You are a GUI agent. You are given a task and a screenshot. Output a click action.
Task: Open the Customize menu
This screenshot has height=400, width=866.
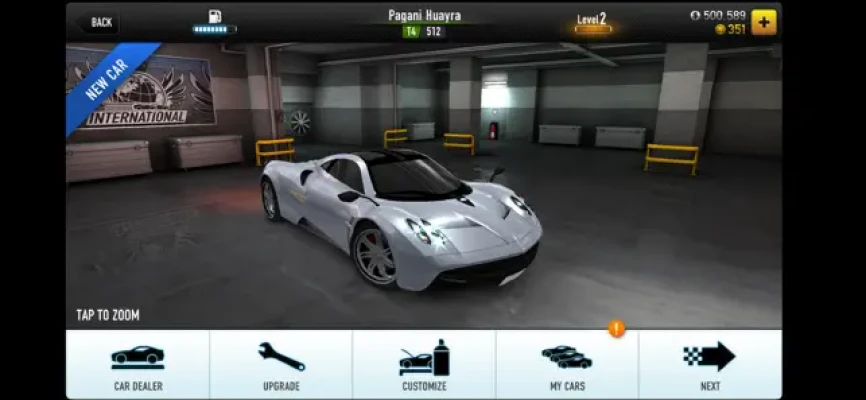tap(424, 364)
